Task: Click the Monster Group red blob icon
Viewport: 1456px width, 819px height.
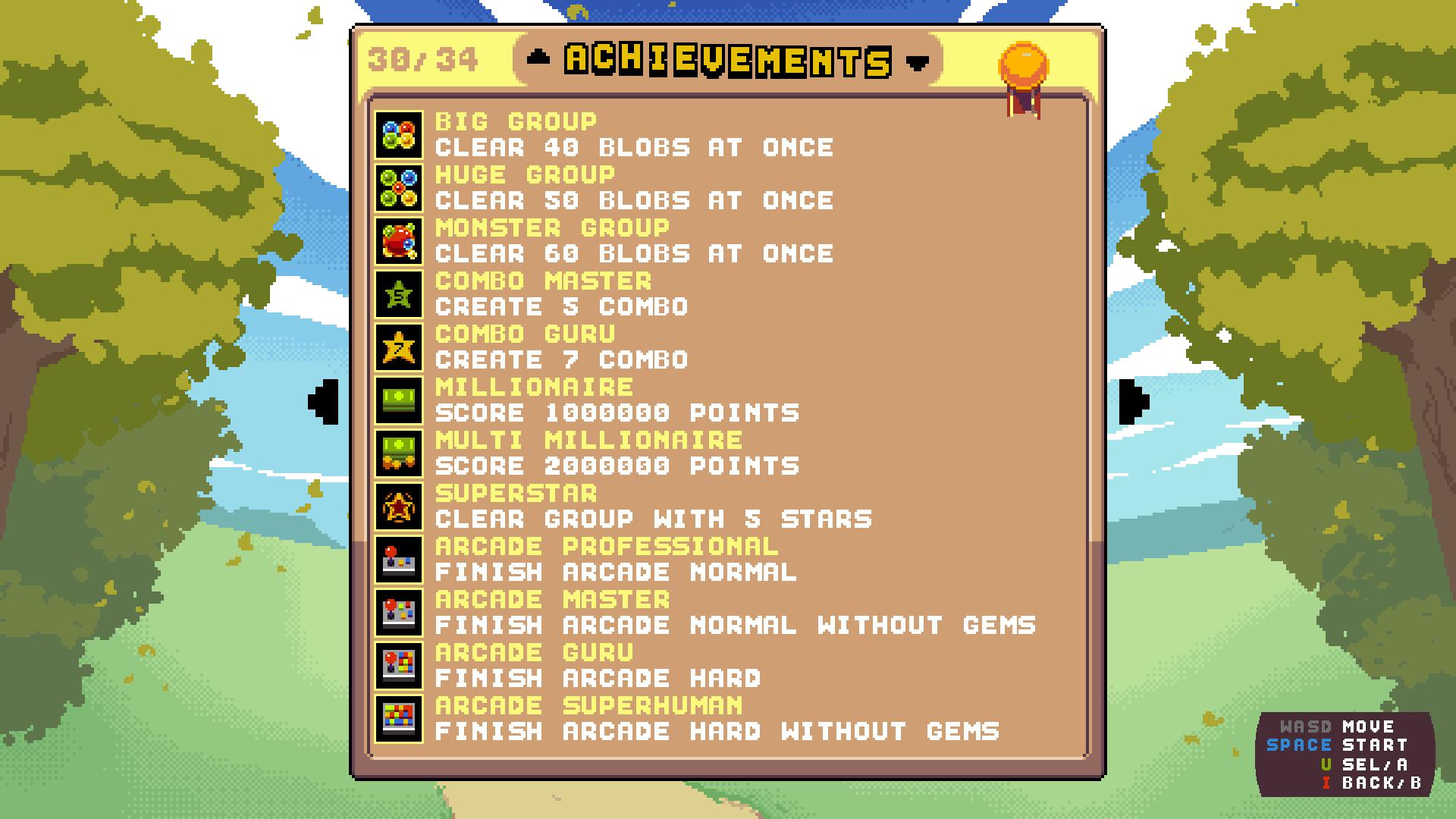Action: pos(400,241)
